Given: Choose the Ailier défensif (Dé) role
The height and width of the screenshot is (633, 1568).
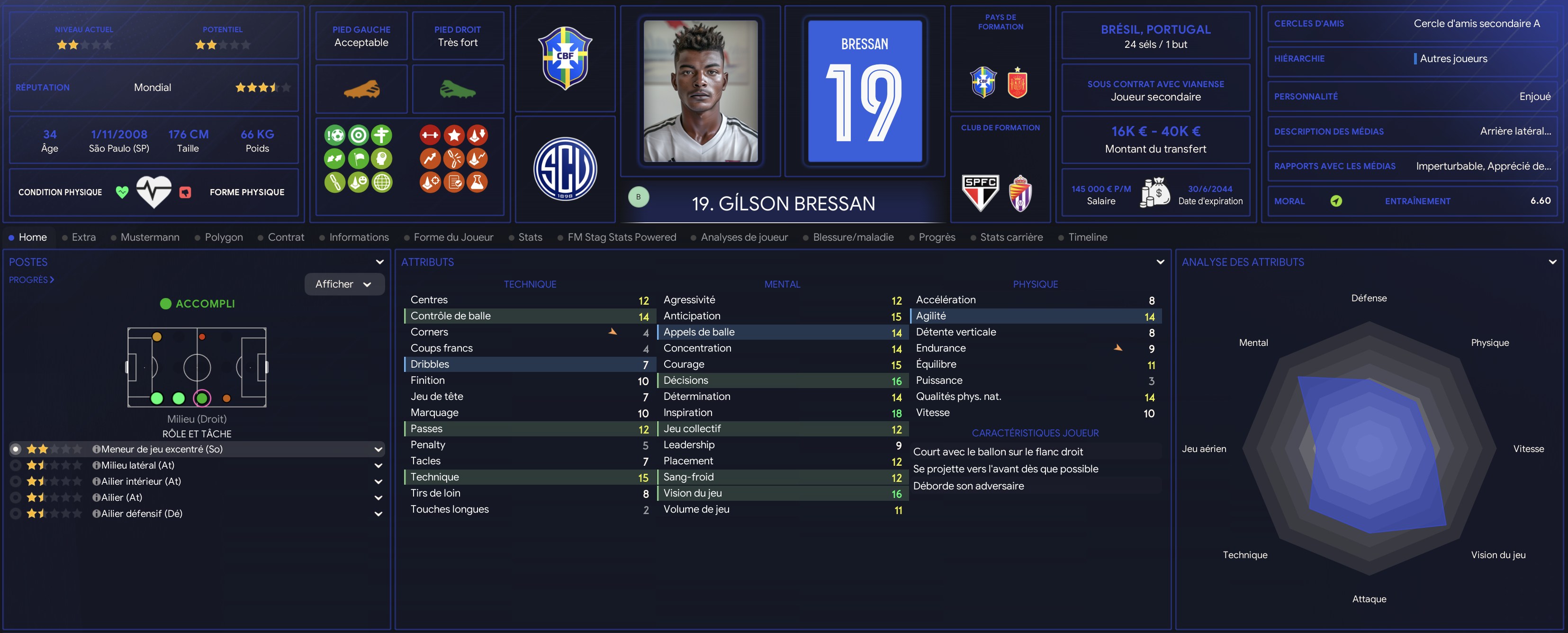Looking at the screenshot, I should tap(141, 514).
